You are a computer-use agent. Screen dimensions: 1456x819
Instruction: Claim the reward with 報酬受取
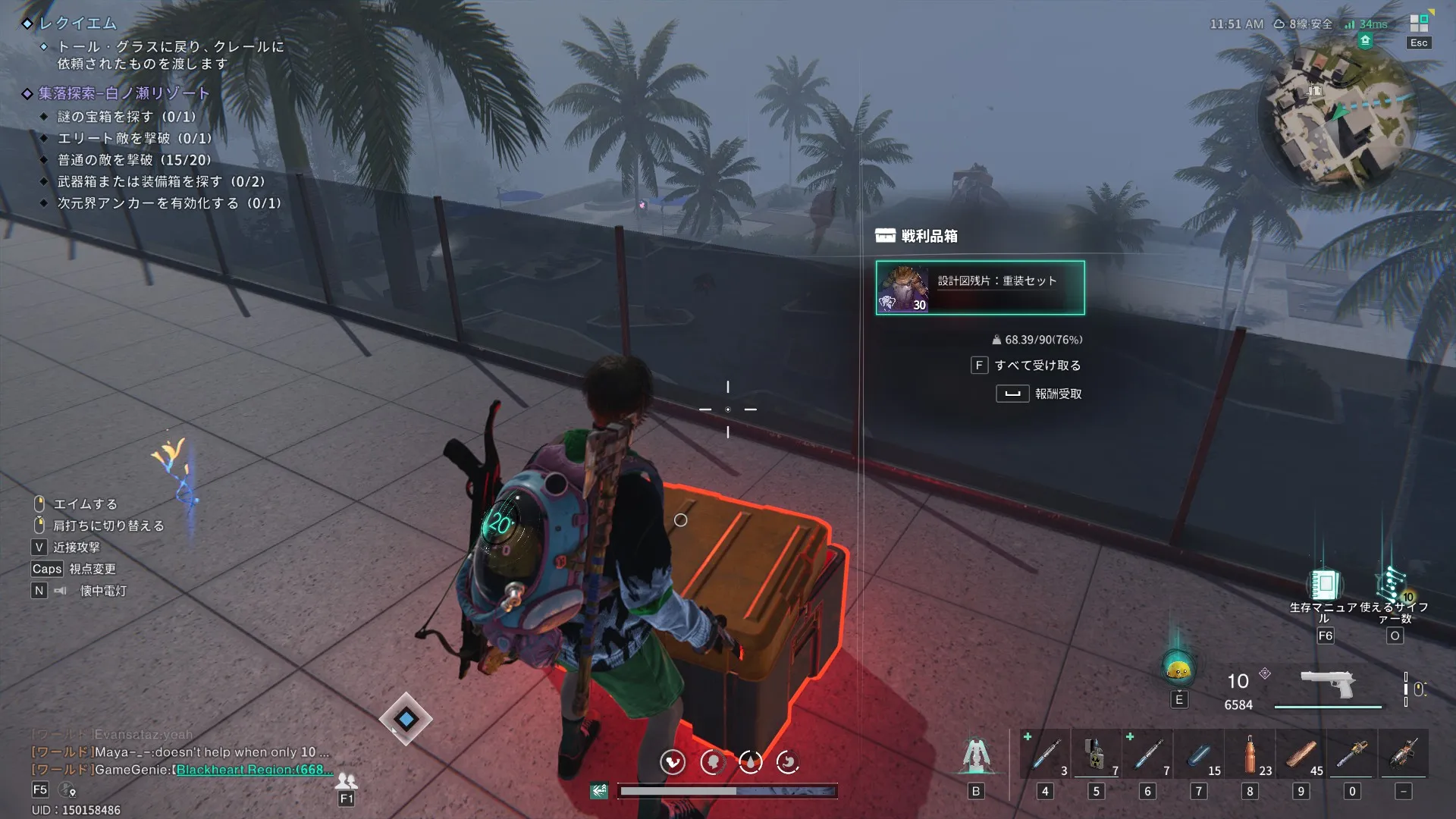tap(1057, 394)
